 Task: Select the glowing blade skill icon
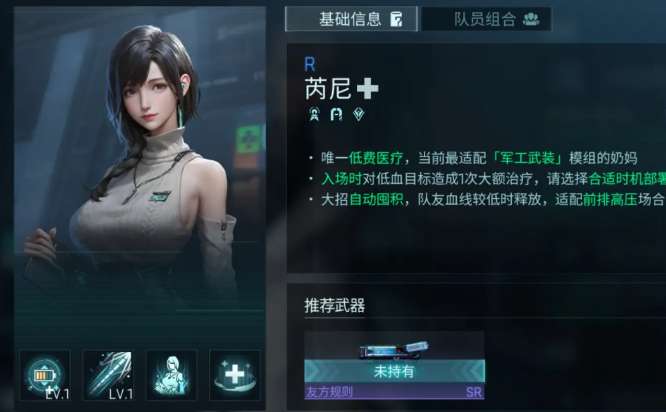pos(108,374)
